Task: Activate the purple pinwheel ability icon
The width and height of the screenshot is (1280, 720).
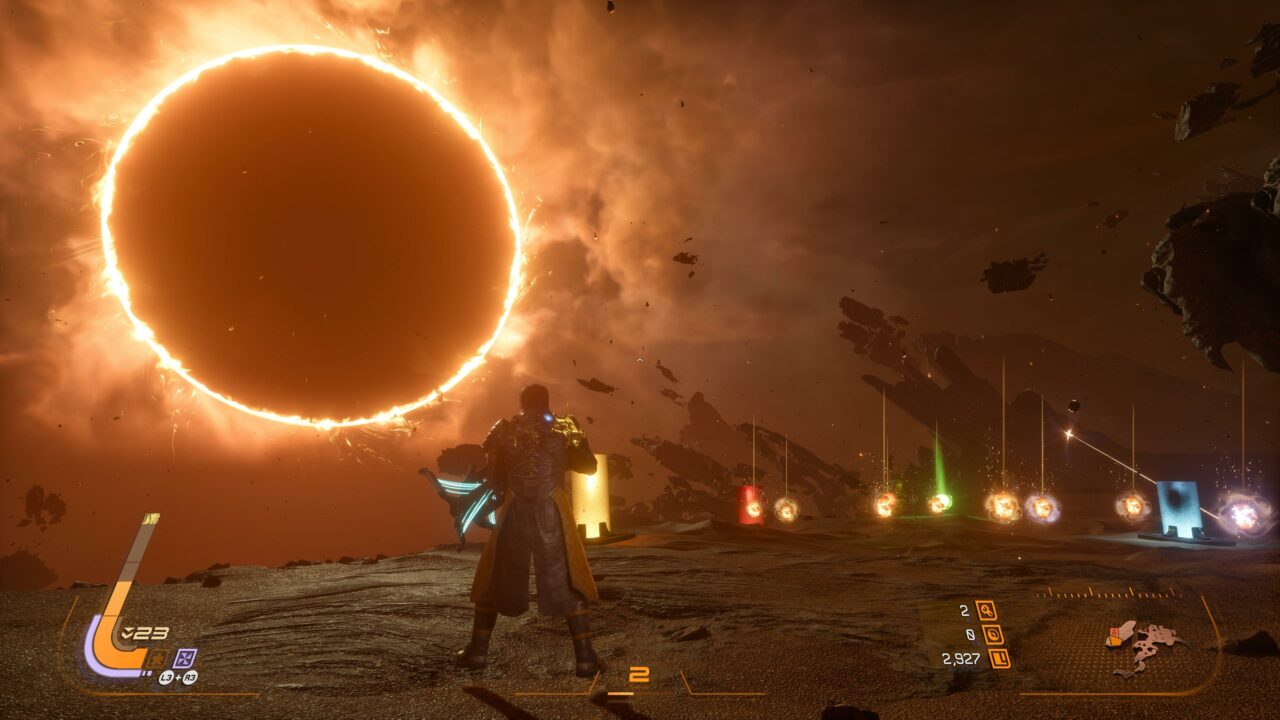Action: [x=185, y=658]
